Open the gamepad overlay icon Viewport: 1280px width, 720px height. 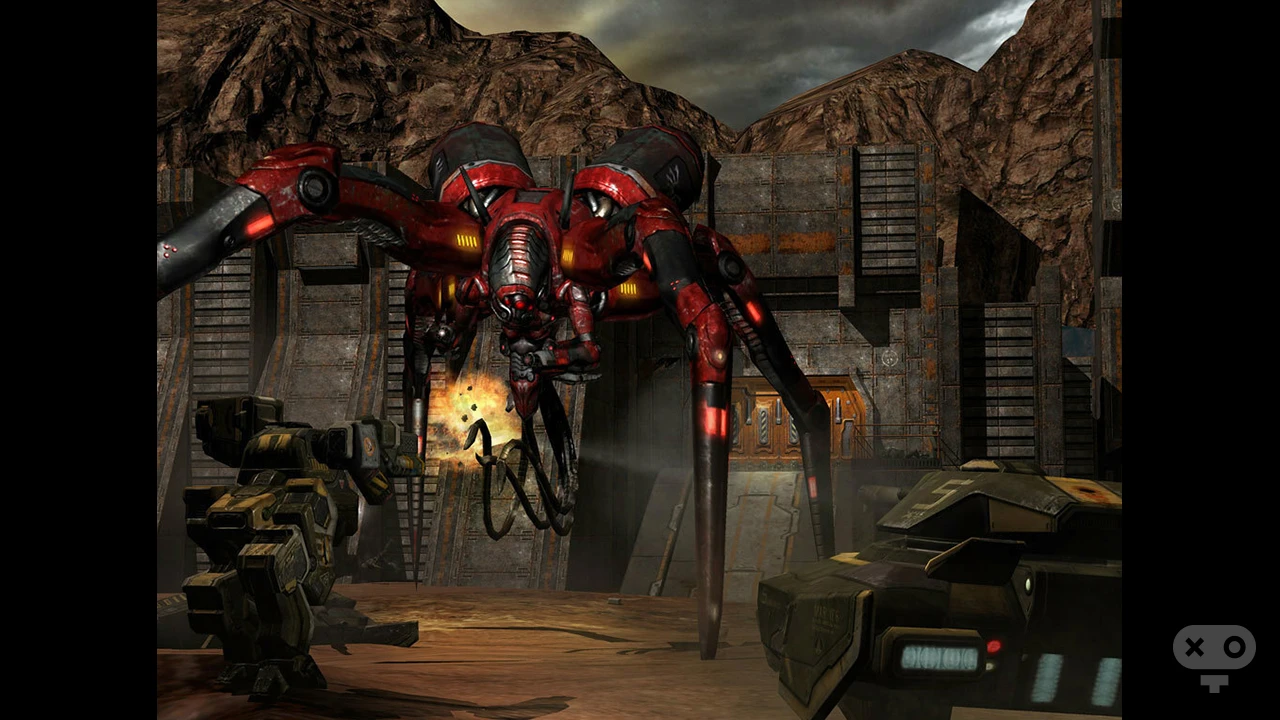click(x=1214, y=655)
